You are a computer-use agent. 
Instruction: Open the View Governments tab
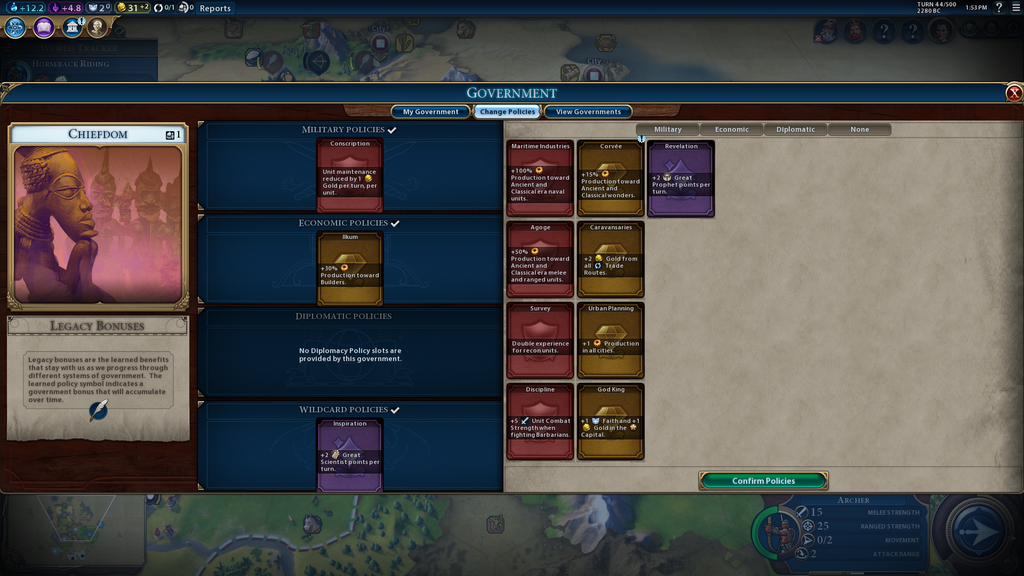588,112
